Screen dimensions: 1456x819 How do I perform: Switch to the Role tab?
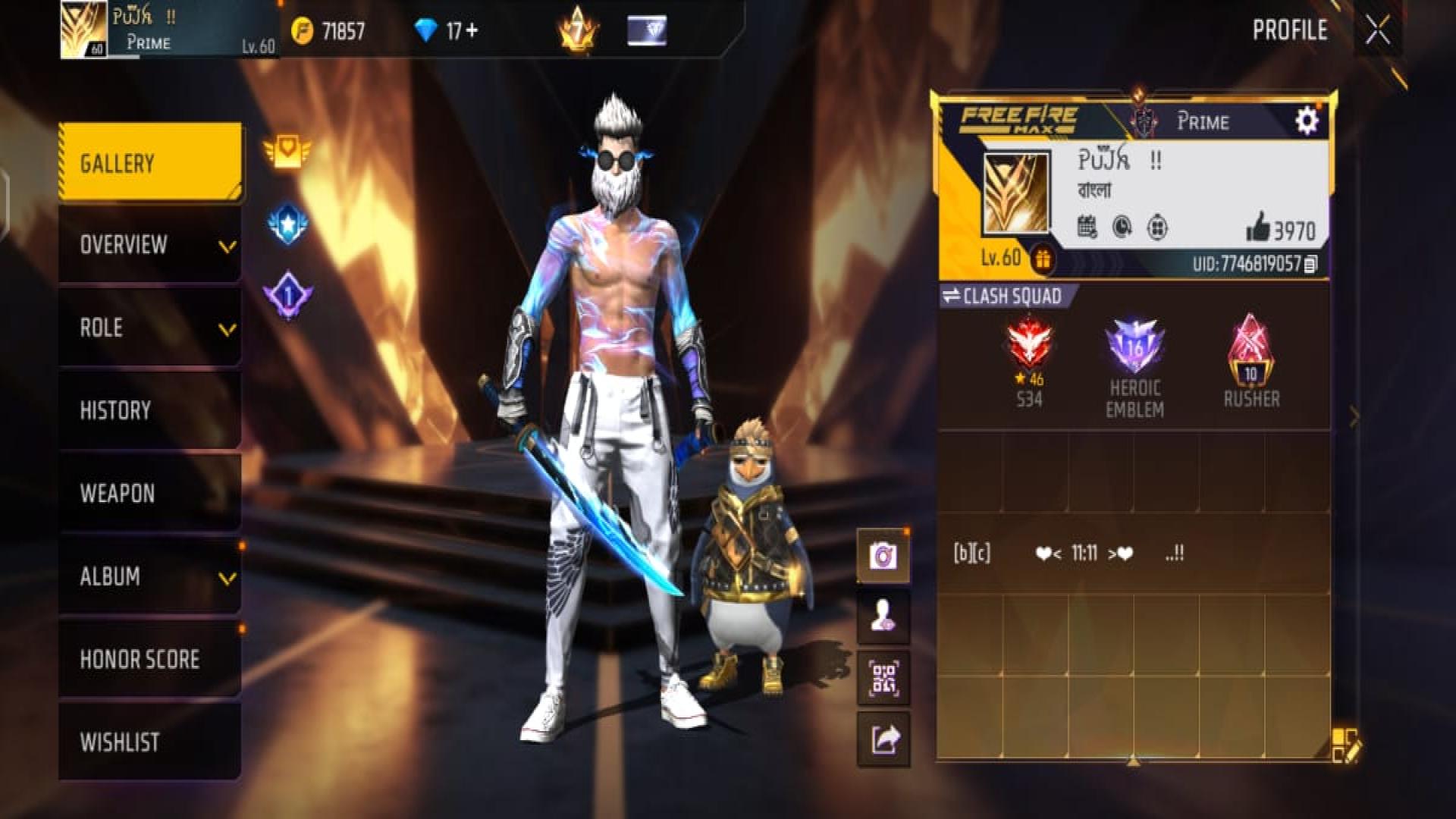150,328
